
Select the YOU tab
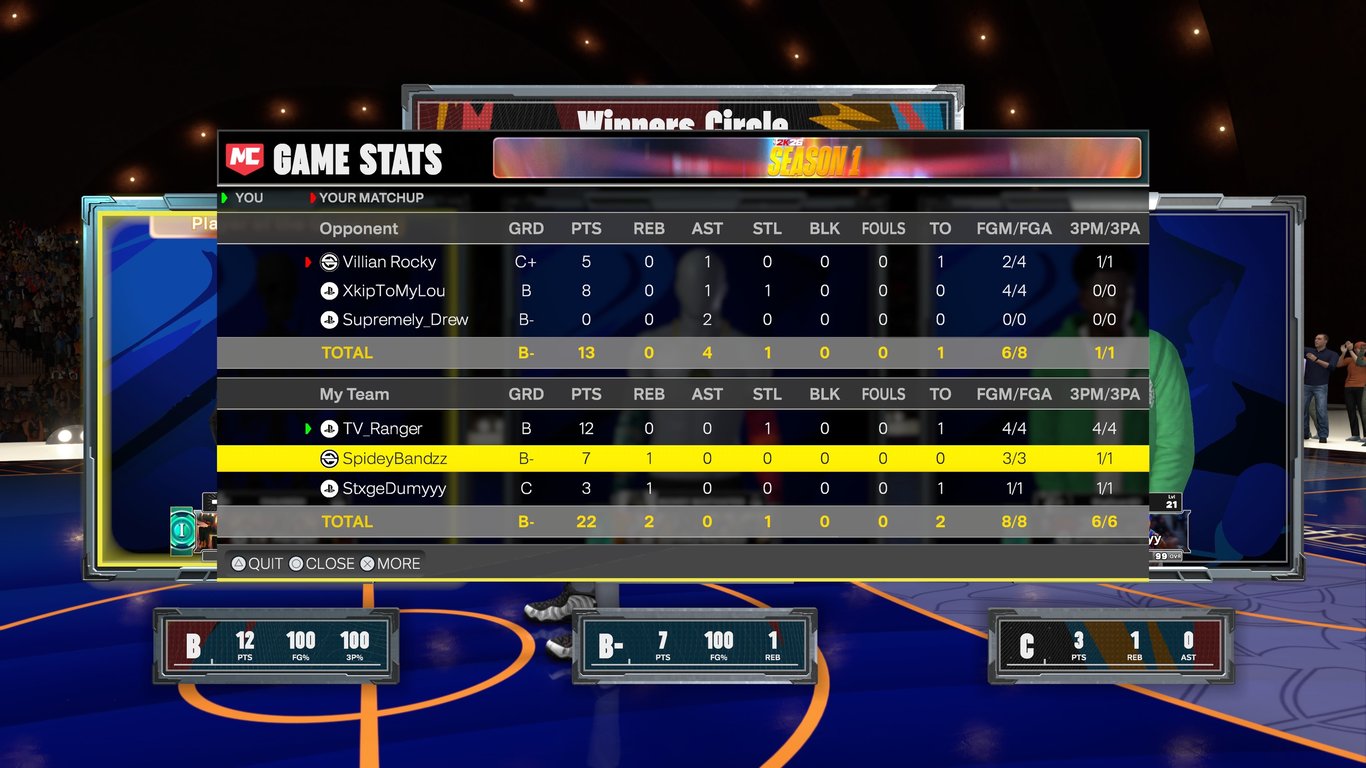(x=247, y=198)
